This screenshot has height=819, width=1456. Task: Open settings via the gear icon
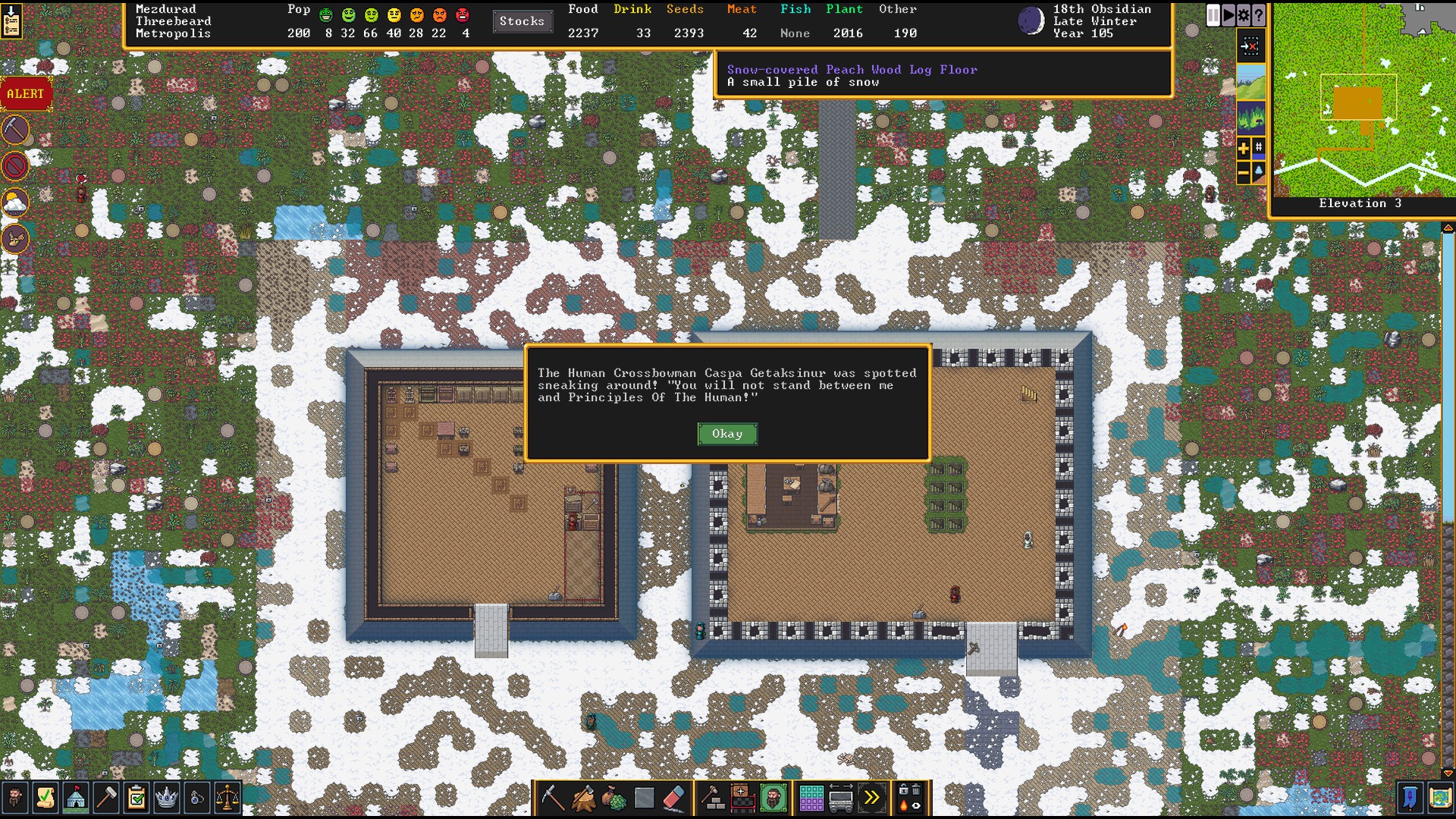(1244, 15)
